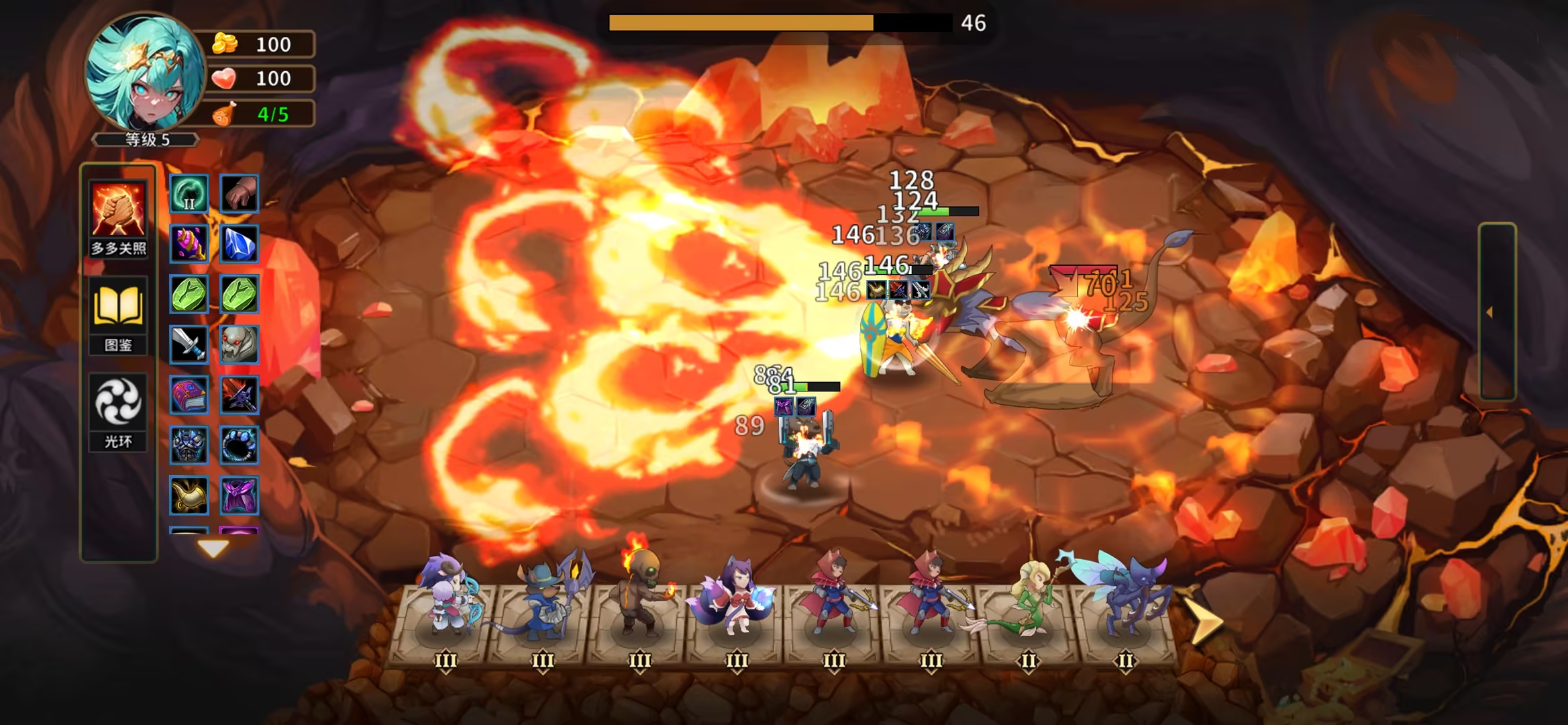The image size is (1568, 725).
Task: Select the golden horn item
Action: click(190, 495)
